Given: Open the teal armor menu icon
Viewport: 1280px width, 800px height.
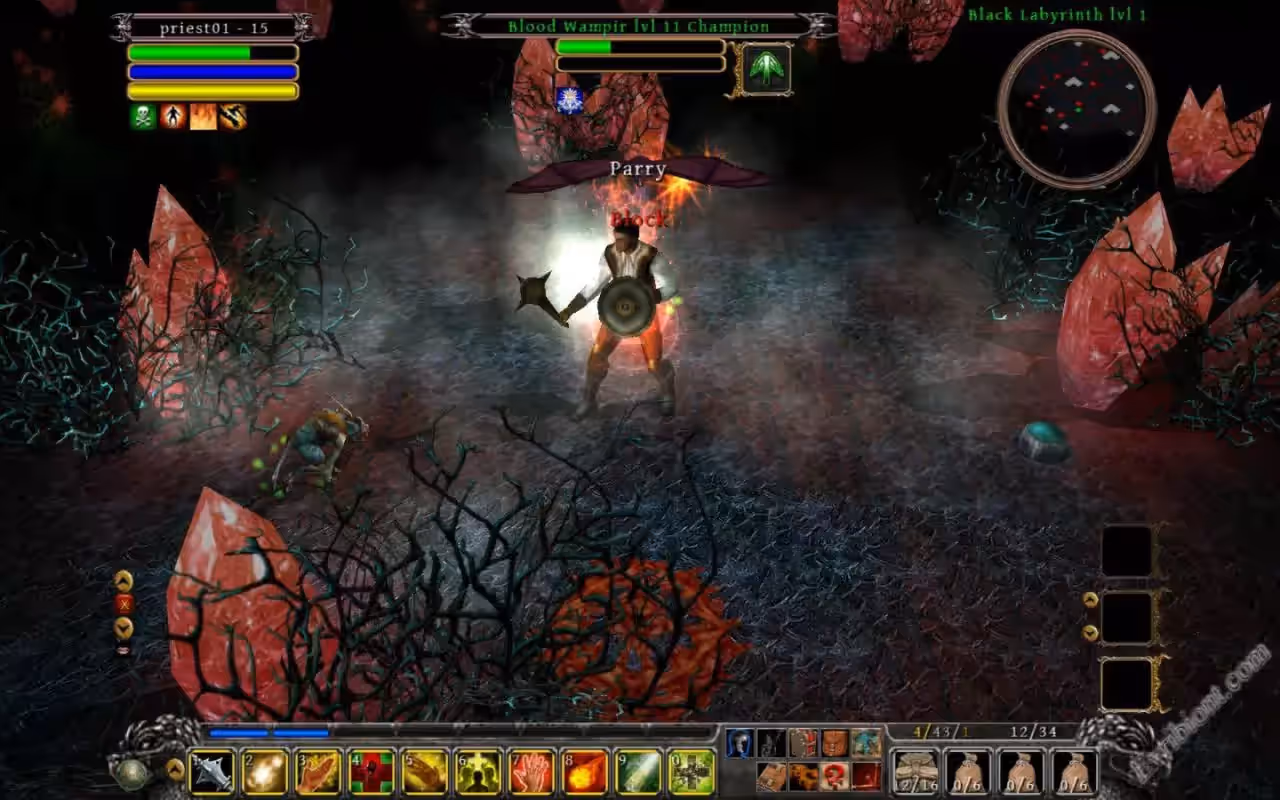Looking at the screenshot, I should pyautogui.click(x=866, y=743).
